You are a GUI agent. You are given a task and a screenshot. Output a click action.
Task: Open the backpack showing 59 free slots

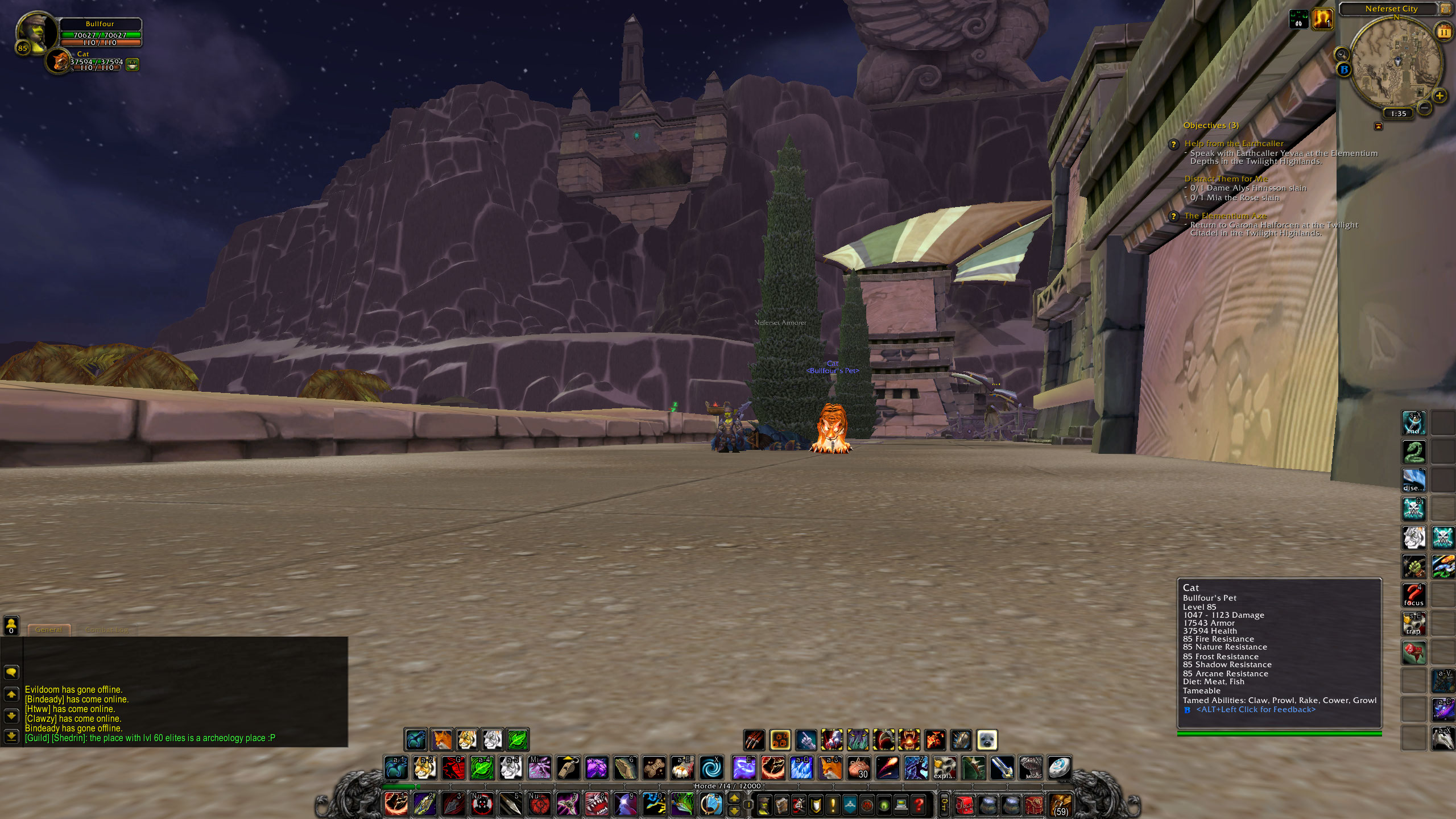[x=1060, y=805]
